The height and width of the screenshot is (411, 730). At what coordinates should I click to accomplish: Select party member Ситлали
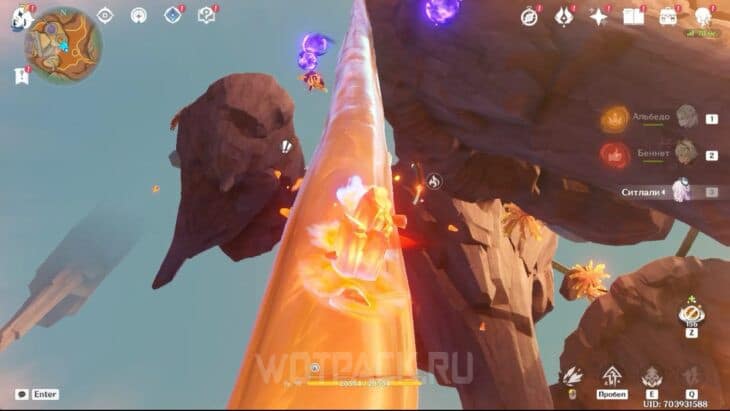click(682, 190)
